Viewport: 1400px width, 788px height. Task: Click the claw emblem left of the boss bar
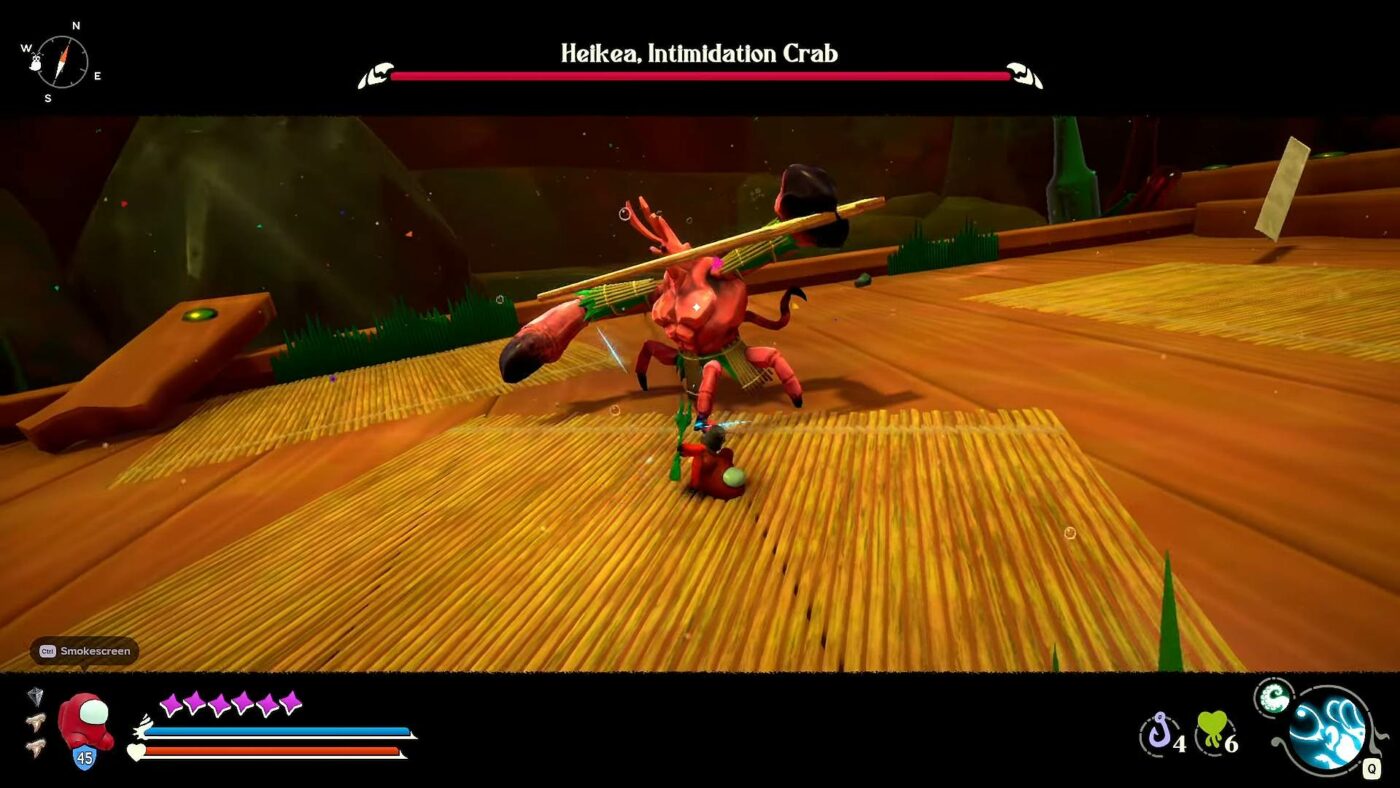pyautogui.click(x=376, y=72)
